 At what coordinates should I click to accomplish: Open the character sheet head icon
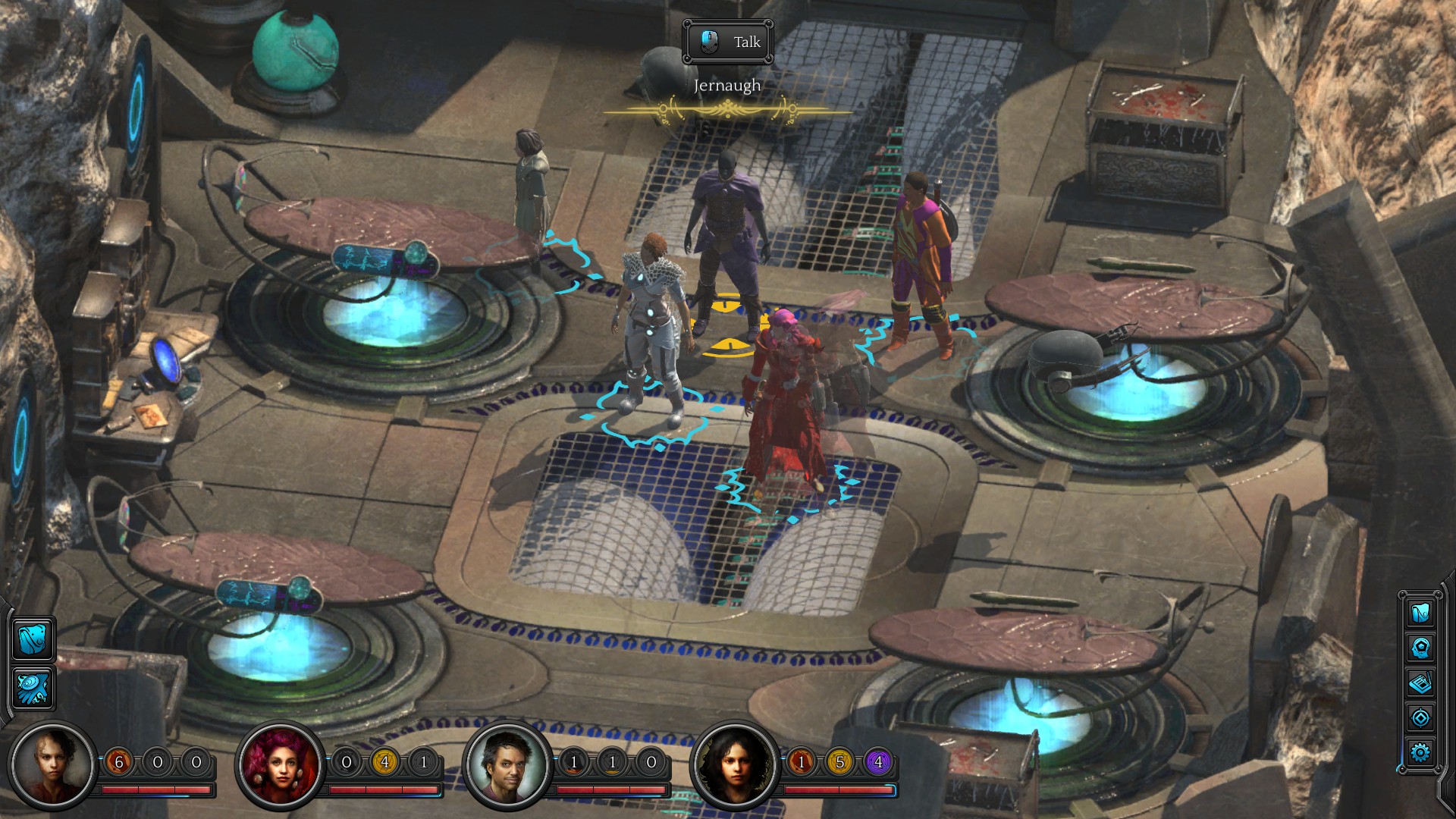click(1422, 646)
